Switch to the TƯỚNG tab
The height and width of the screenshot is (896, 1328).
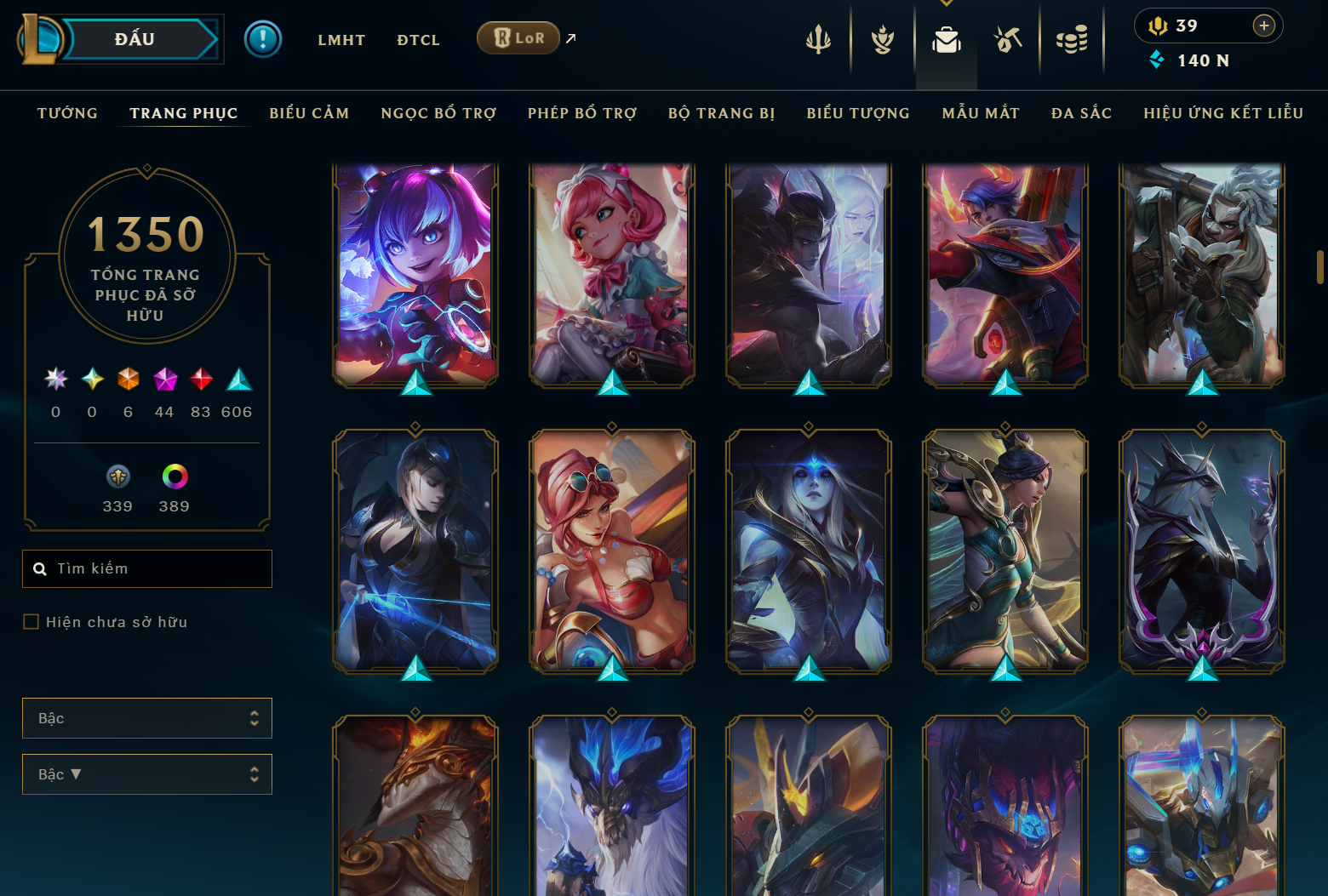click(x=67, y=112)
